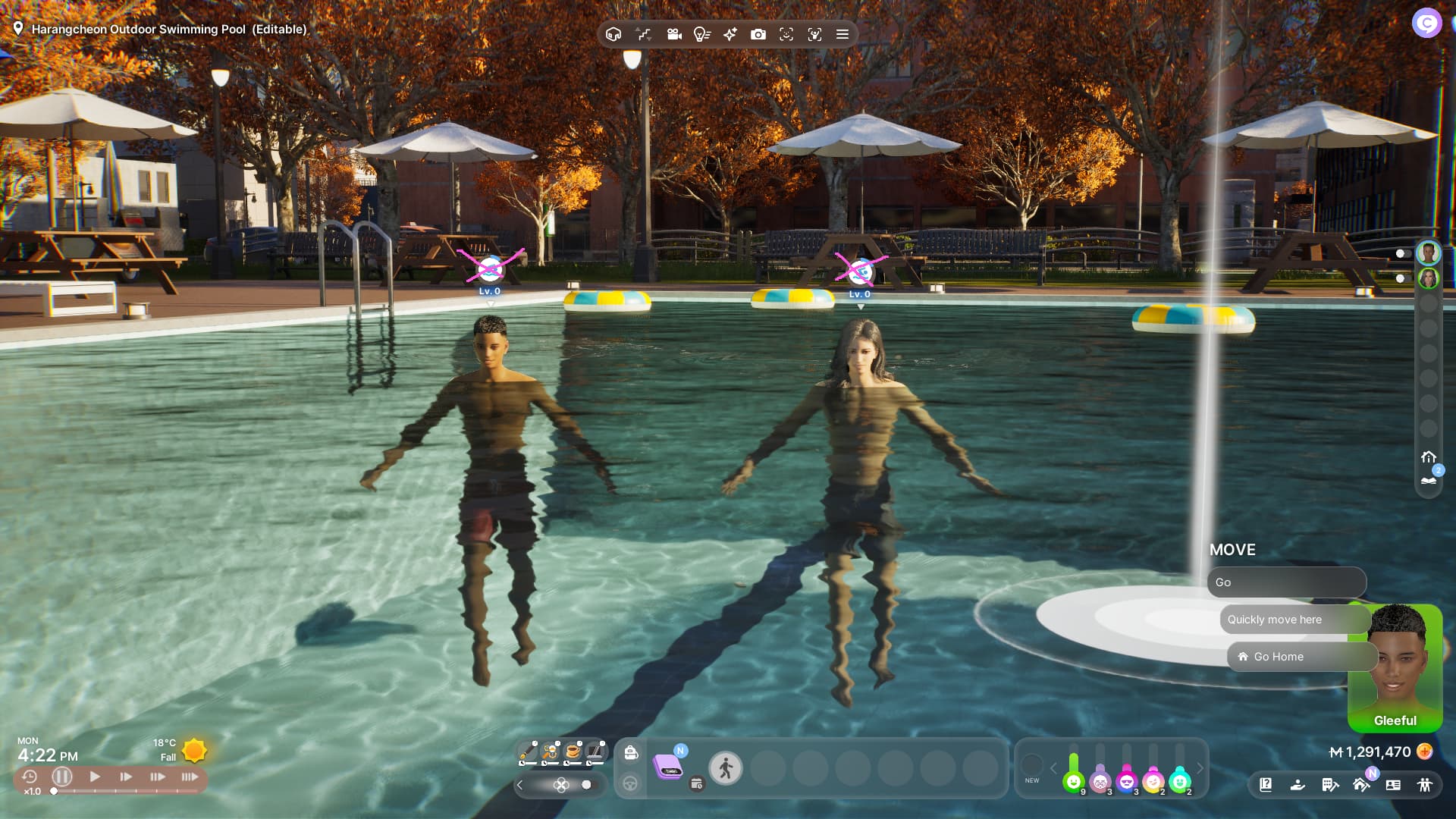1456x819 pixels.
Task: Set game speed to normal play
Action: (95, 777)
